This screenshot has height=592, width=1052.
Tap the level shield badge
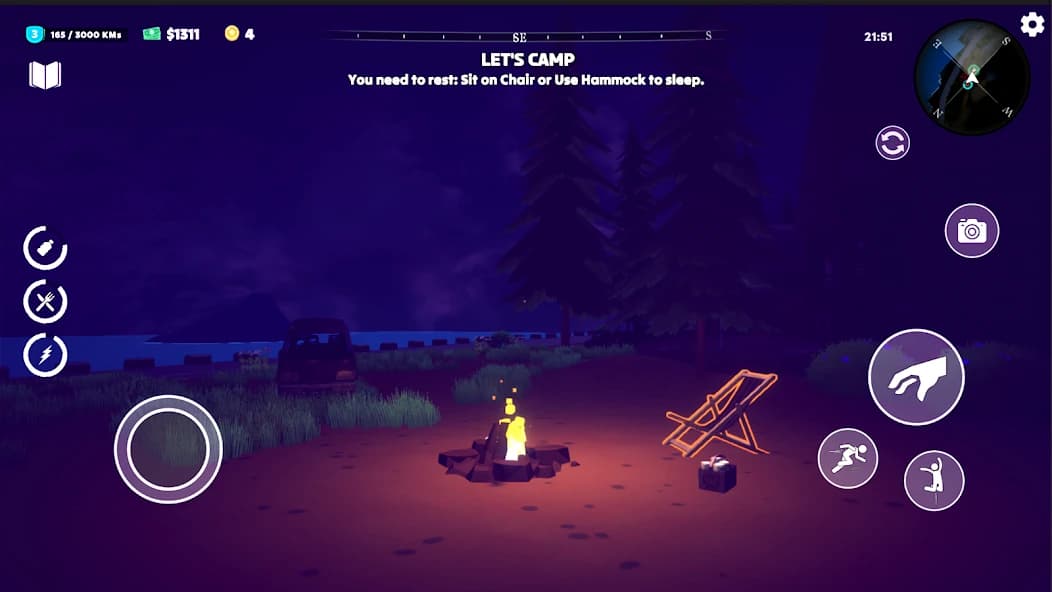pyautogui.click(x=34, y=34)
